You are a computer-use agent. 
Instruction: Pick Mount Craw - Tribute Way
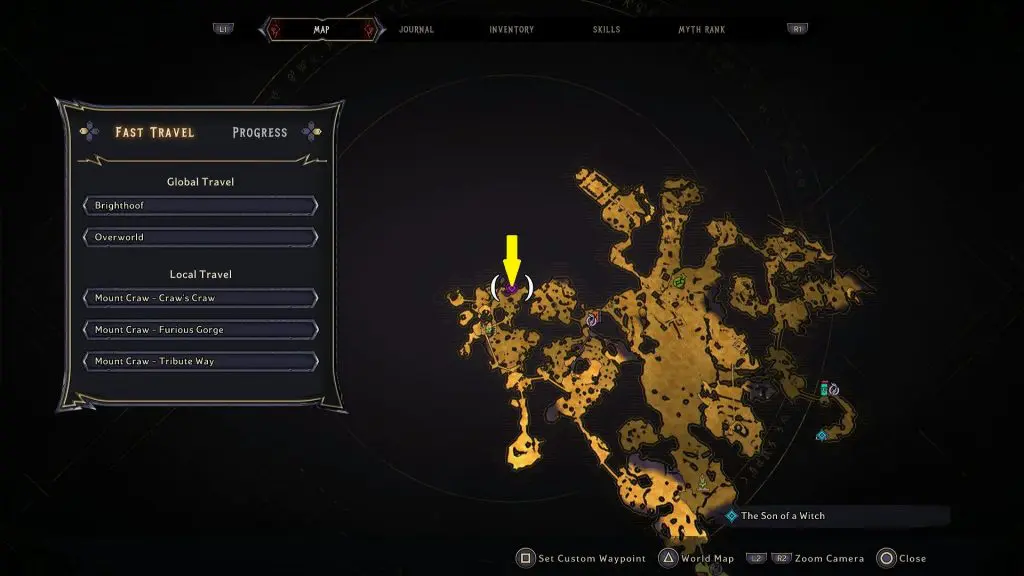tap(200, 361)
